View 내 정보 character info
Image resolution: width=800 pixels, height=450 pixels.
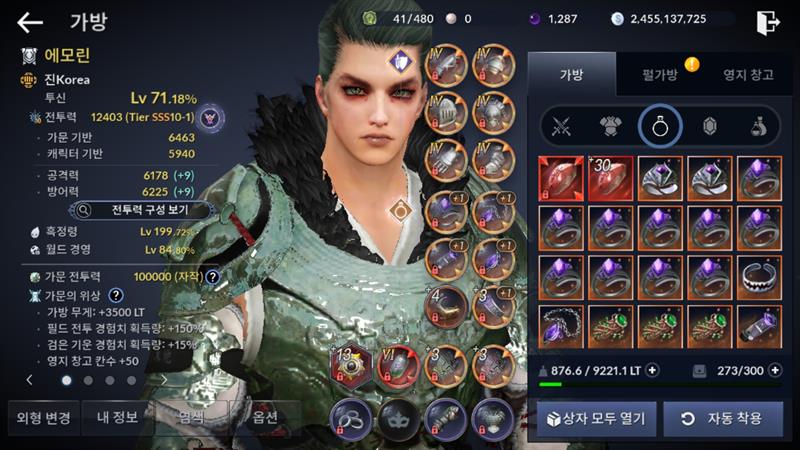pos(117,417)
